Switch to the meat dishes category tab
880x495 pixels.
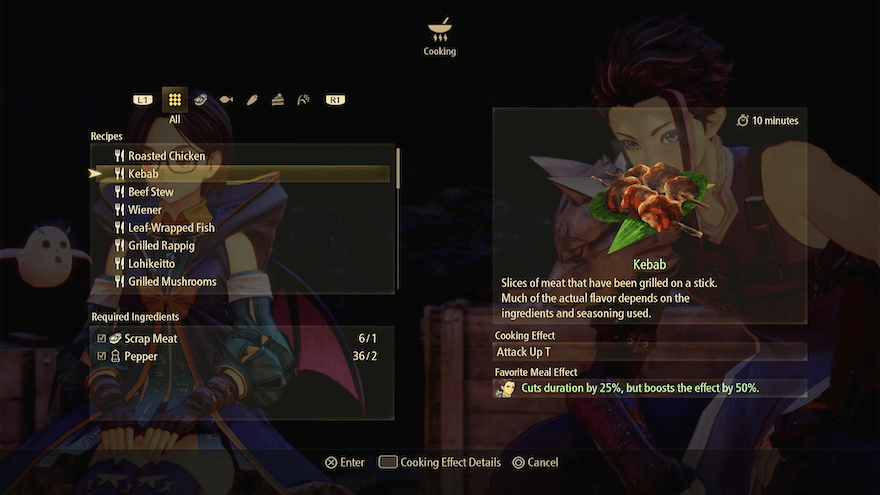coord(201,100)
